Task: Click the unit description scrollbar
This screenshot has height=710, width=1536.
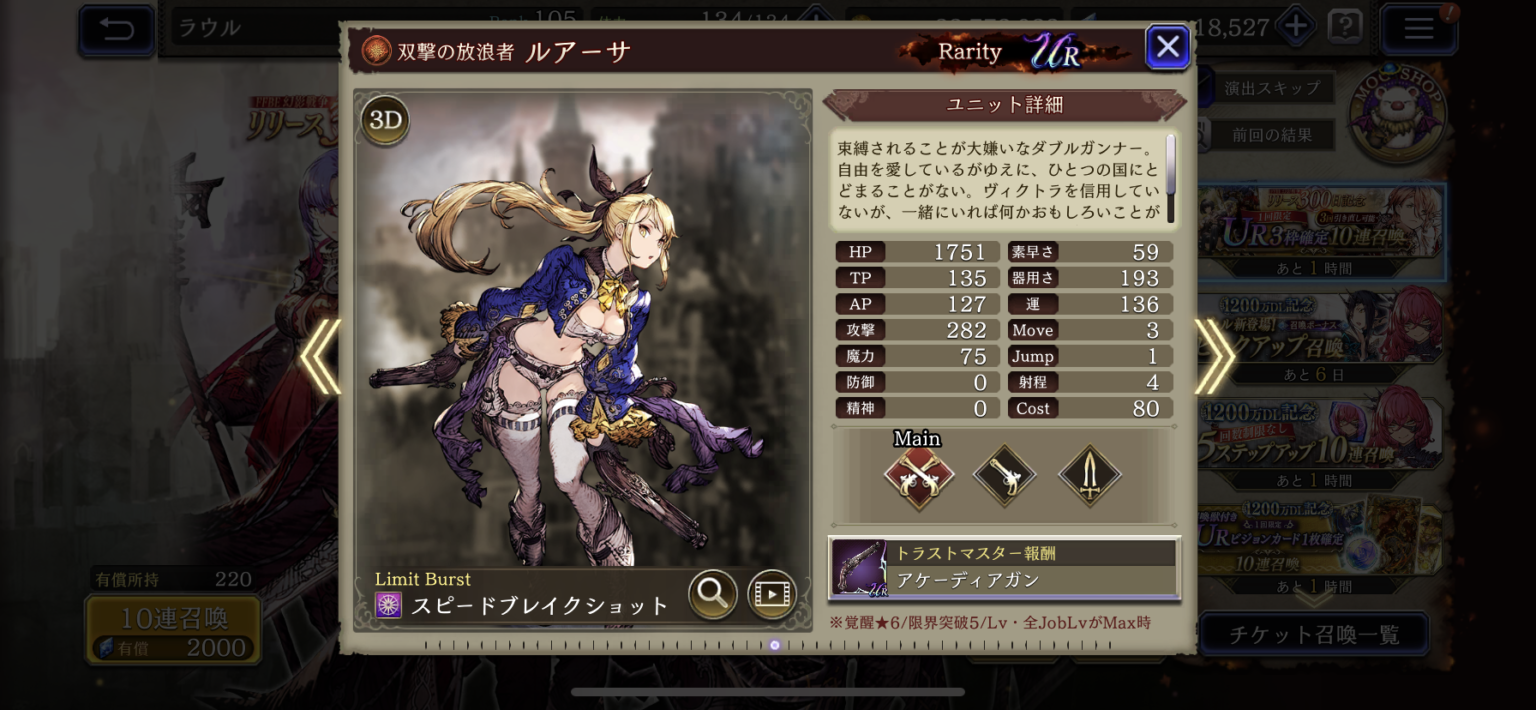Action: [x=1170, y=165]
